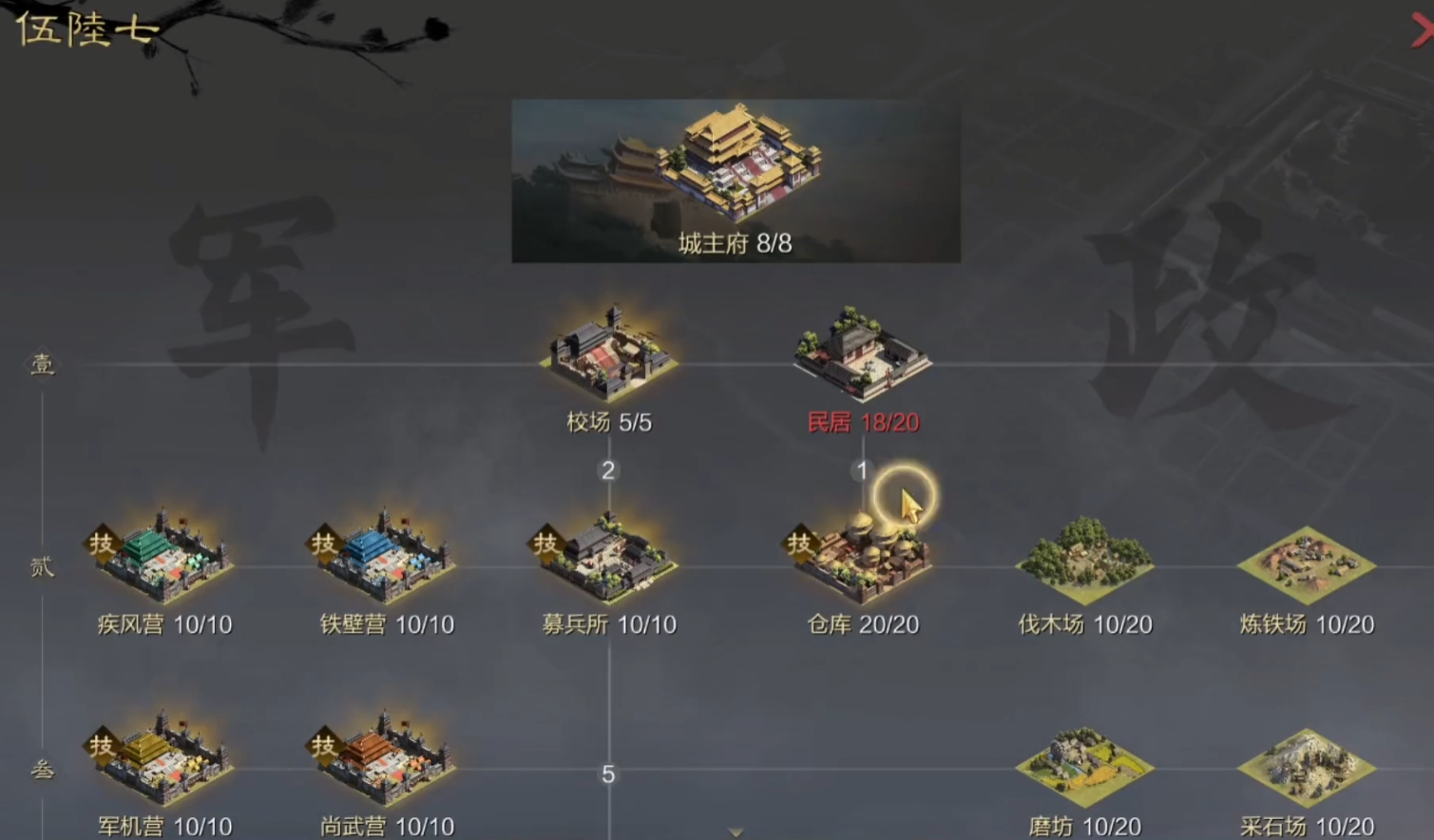Image resolution: width=1434 pixels, height=840 pixels.
Task: Select the 技 badge on 仓库
Action: click(798, 544)
